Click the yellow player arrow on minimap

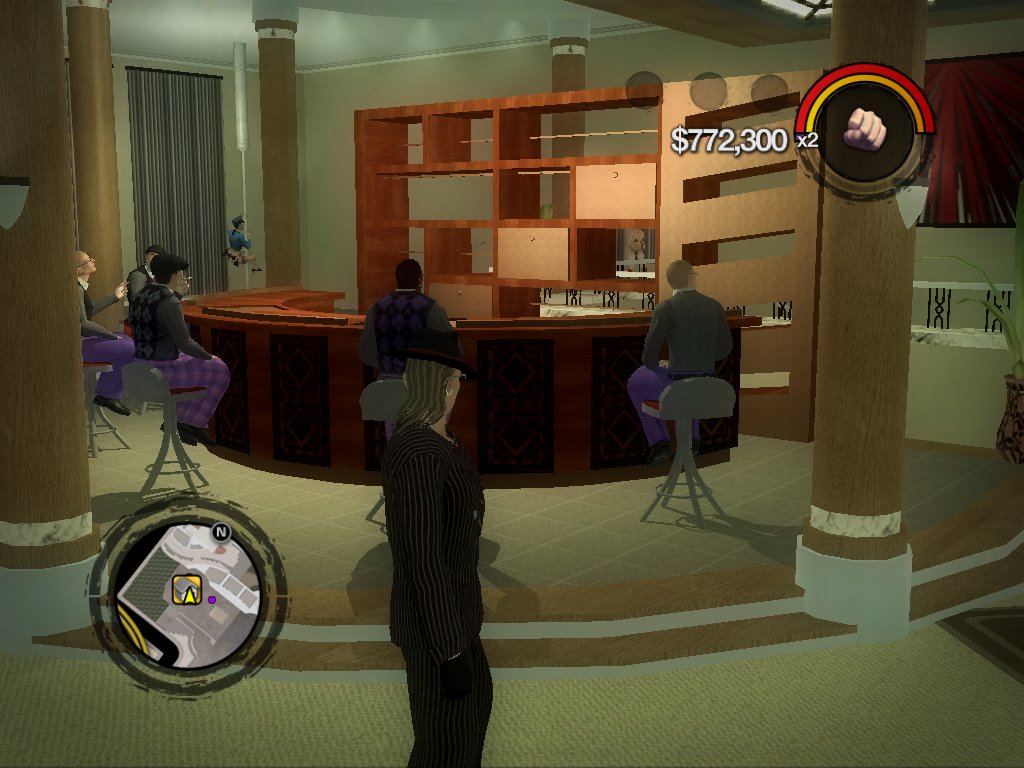click(x=185, y=591)
